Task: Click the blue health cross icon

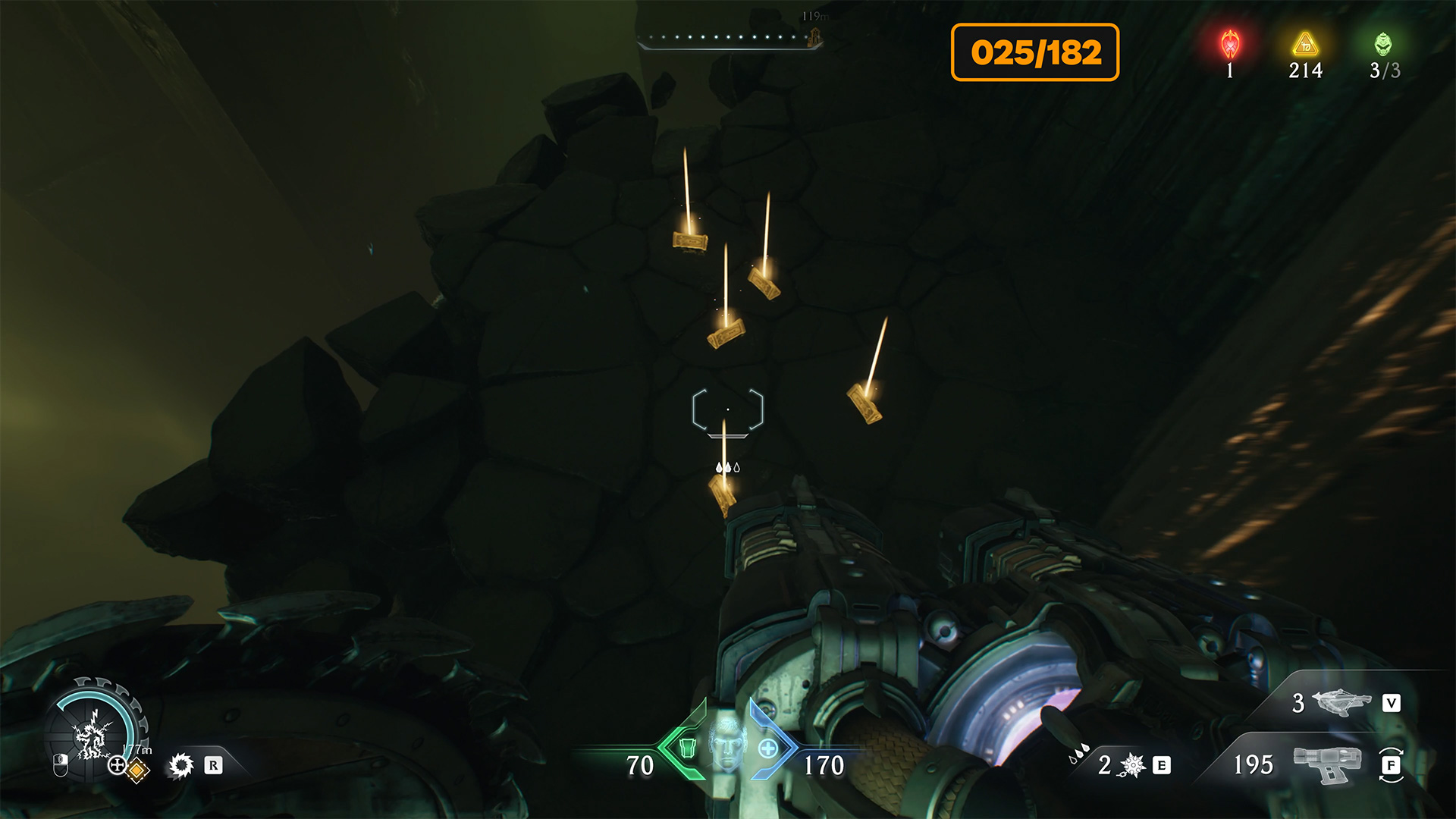Action: [767, 748]
